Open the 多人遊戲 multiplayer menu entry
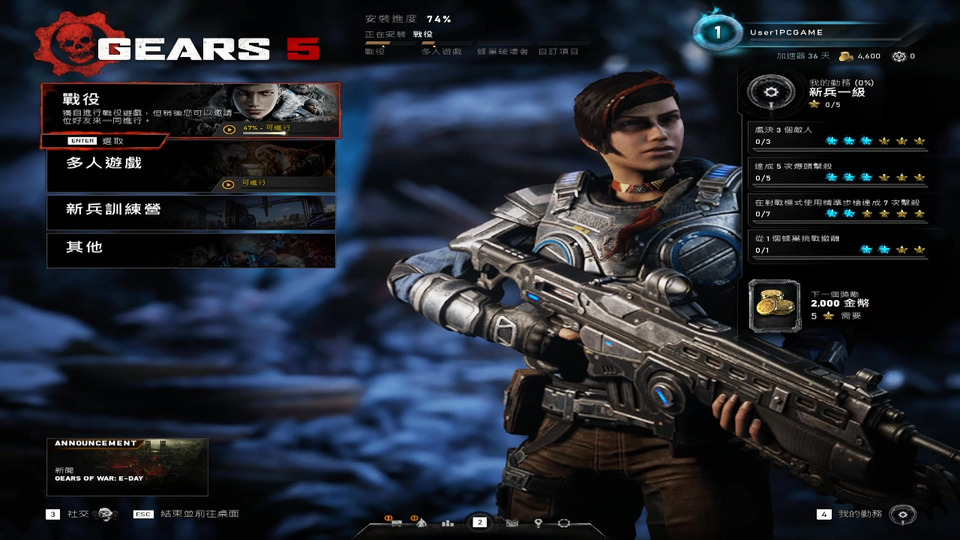 click(190, 167)
